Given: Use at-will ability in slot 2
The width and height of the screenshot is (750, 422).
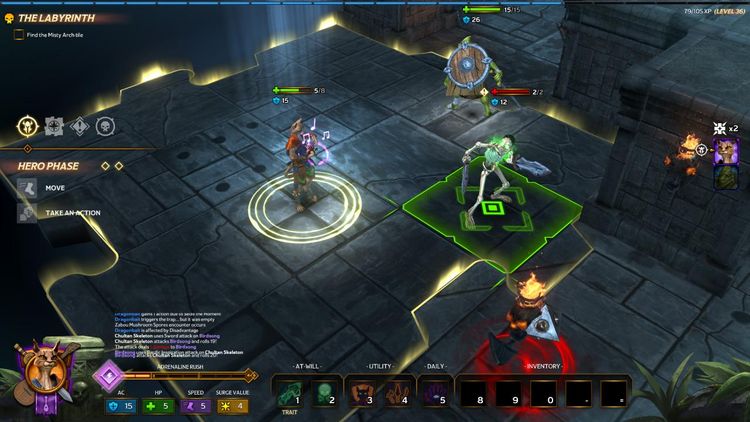Looking at the screenshot, I should click(x=323, y=391).
